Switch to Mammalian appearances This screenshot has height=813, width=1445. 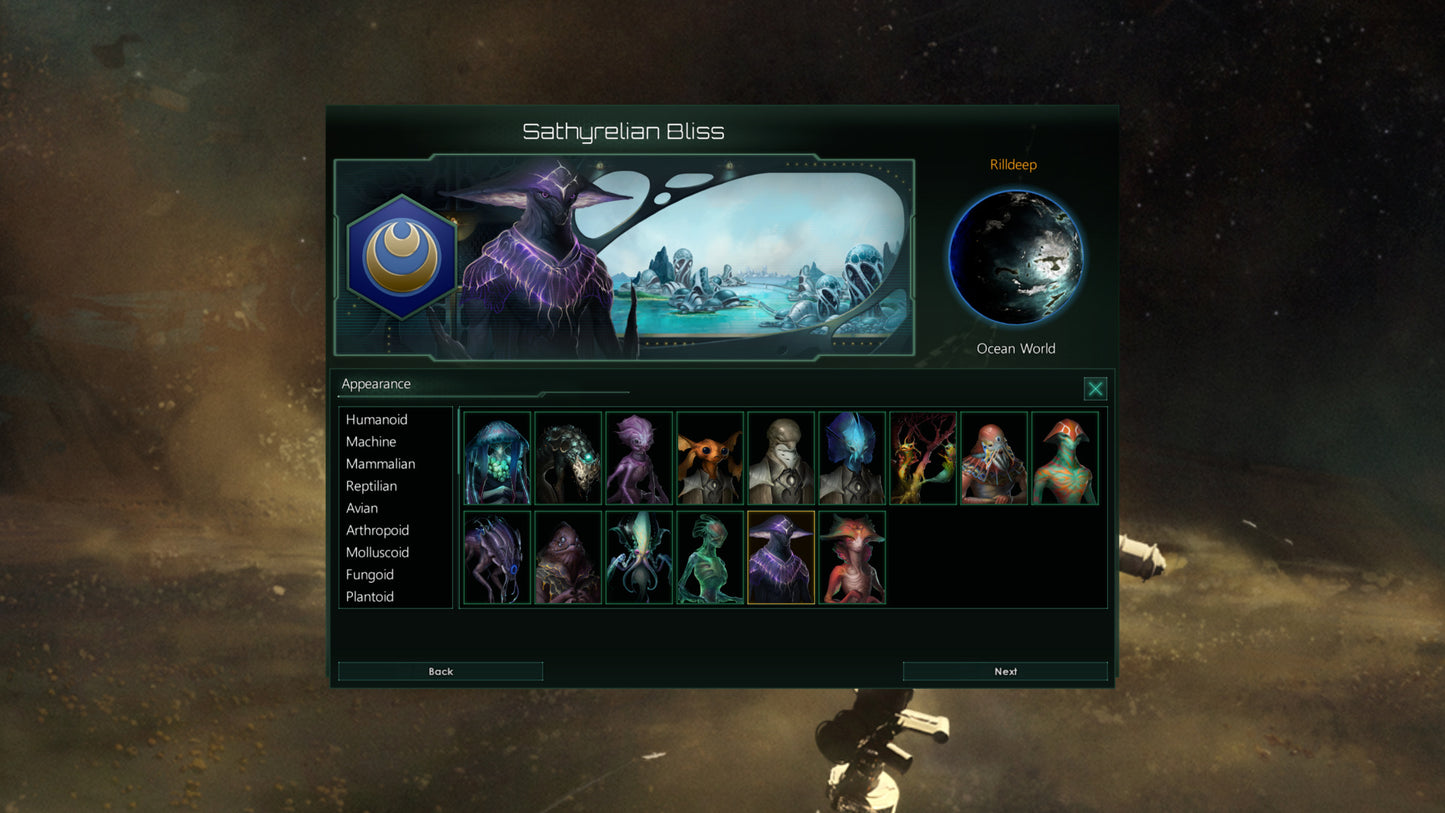tap(380, 464)
